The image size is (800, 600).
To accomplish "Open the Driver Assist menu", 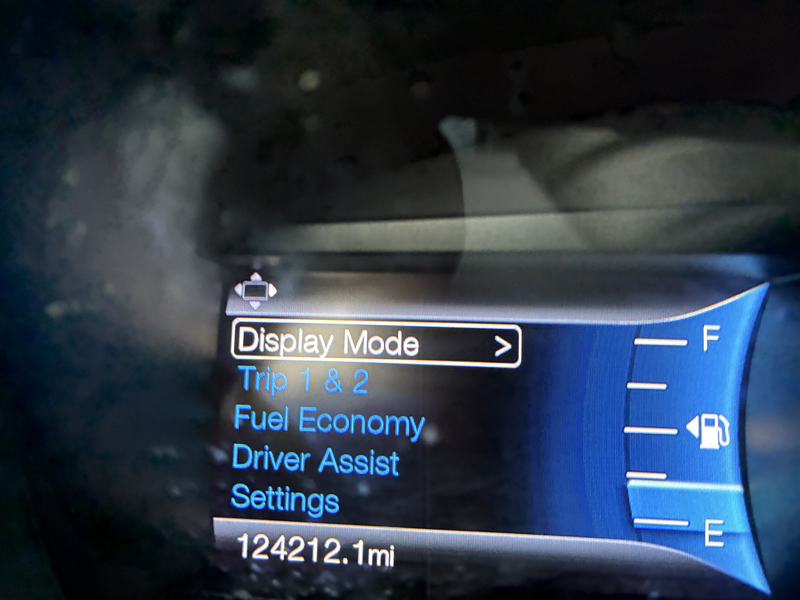I will coord(315,461).
